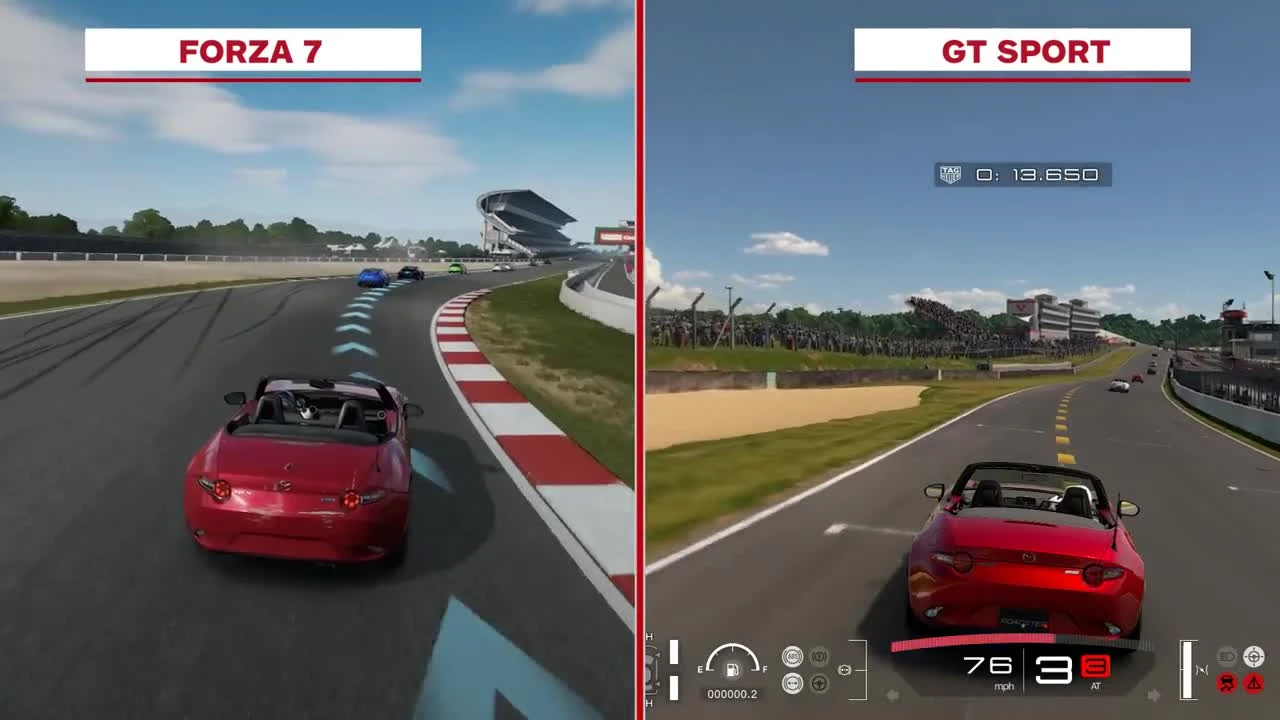Click the traction control icon in the HUD

point(793,684)
